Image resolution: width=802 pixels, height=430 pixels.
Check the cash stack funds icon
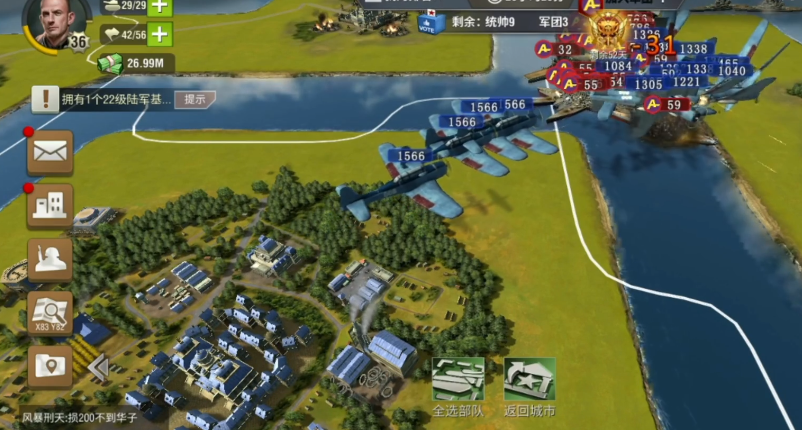[x=110, y=64]
